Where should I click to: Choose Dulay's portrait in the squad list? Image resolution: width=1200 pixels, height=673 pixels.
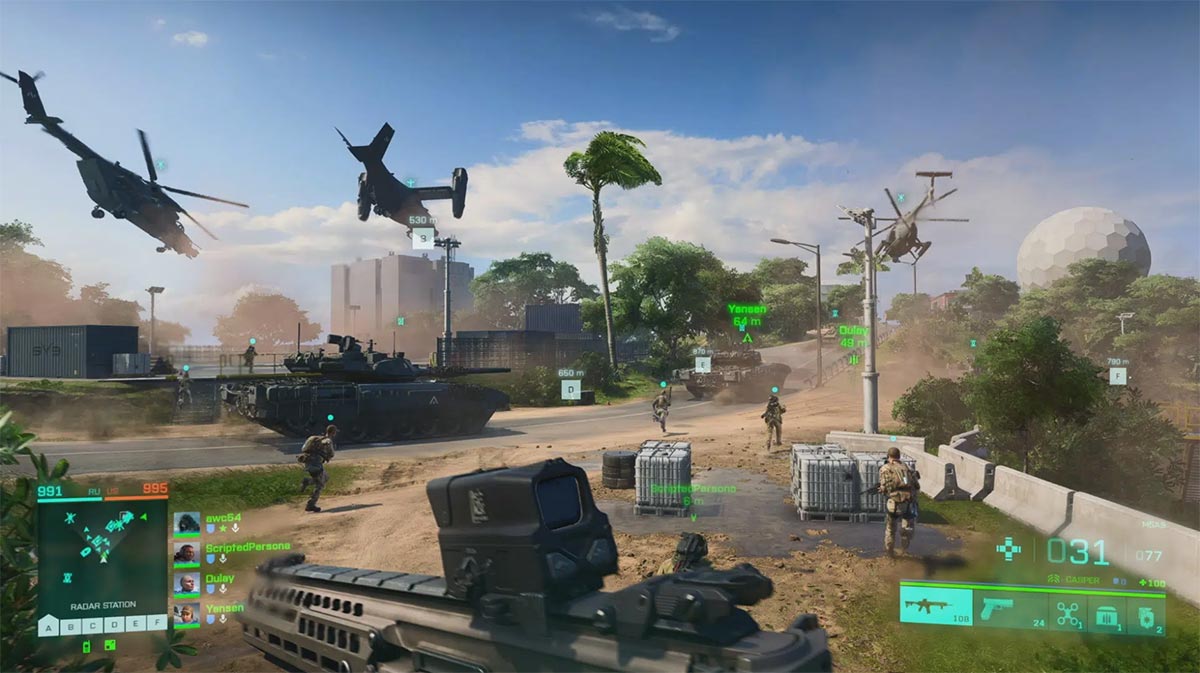coord(186,583)
